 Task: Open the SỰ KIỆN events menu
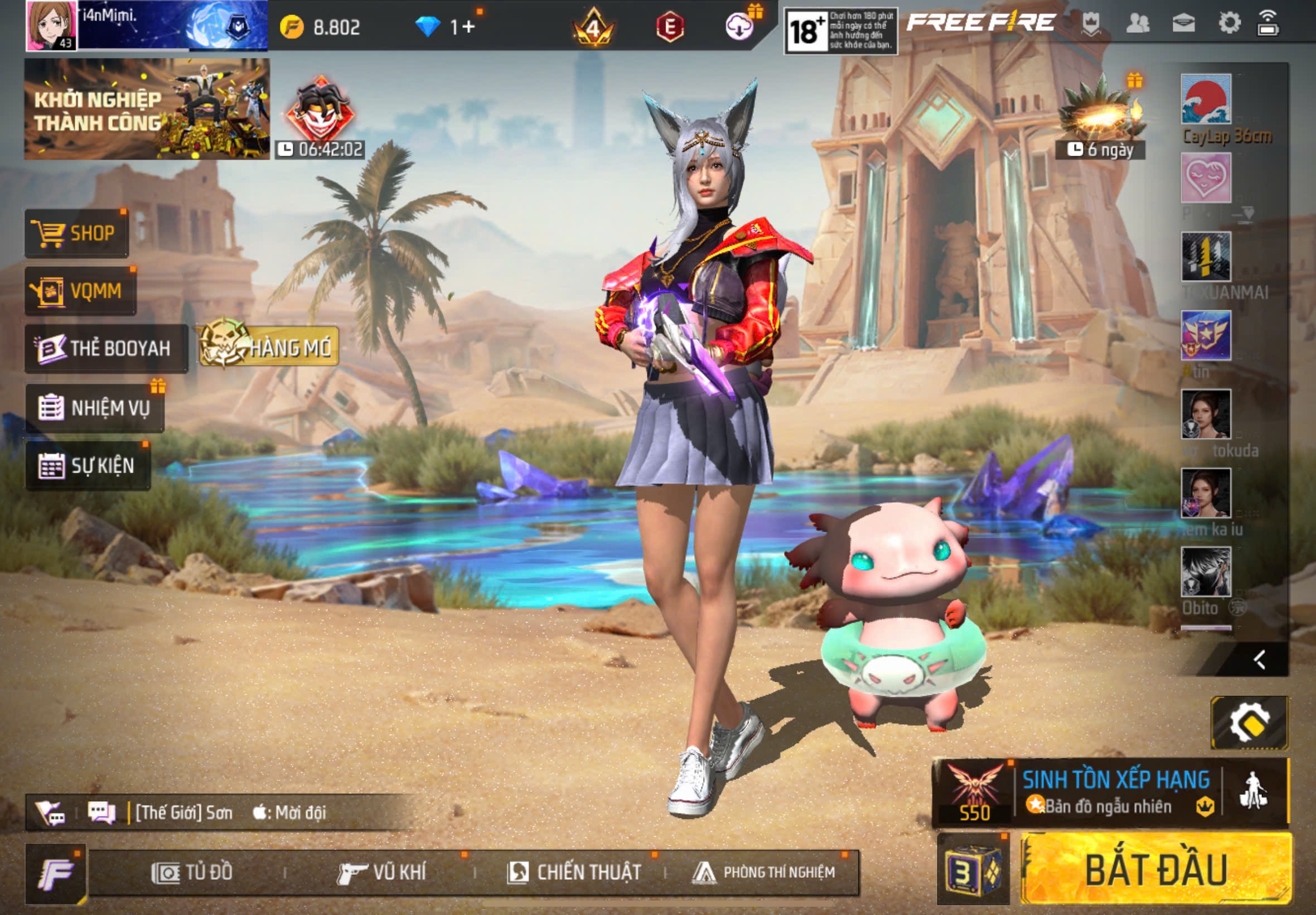(88, 465)
